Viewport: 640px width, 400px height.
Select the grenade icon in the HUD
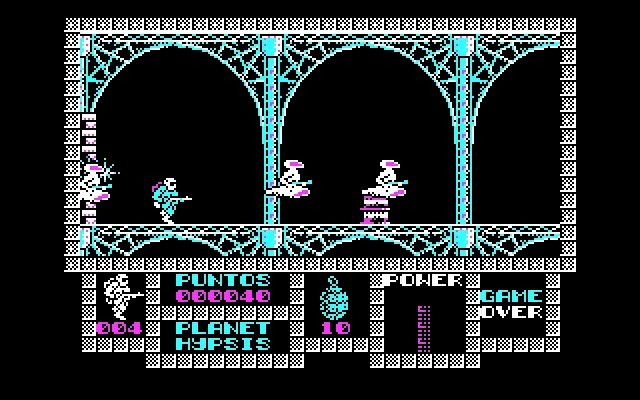[x=334, y=299]
